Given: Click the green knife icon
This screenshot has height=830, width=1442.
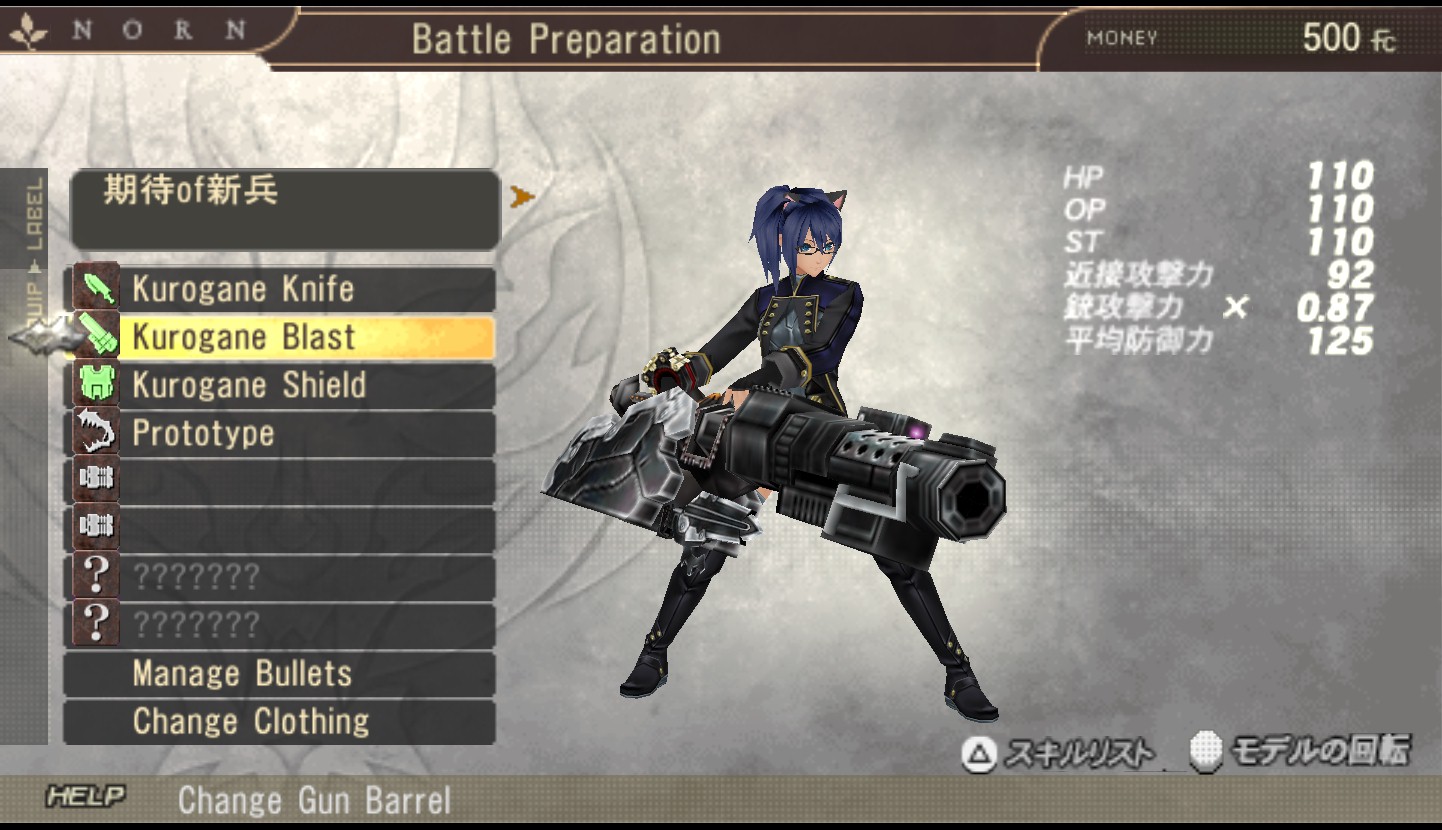Looking at the screenshot, I should click(x=97, y=289).
